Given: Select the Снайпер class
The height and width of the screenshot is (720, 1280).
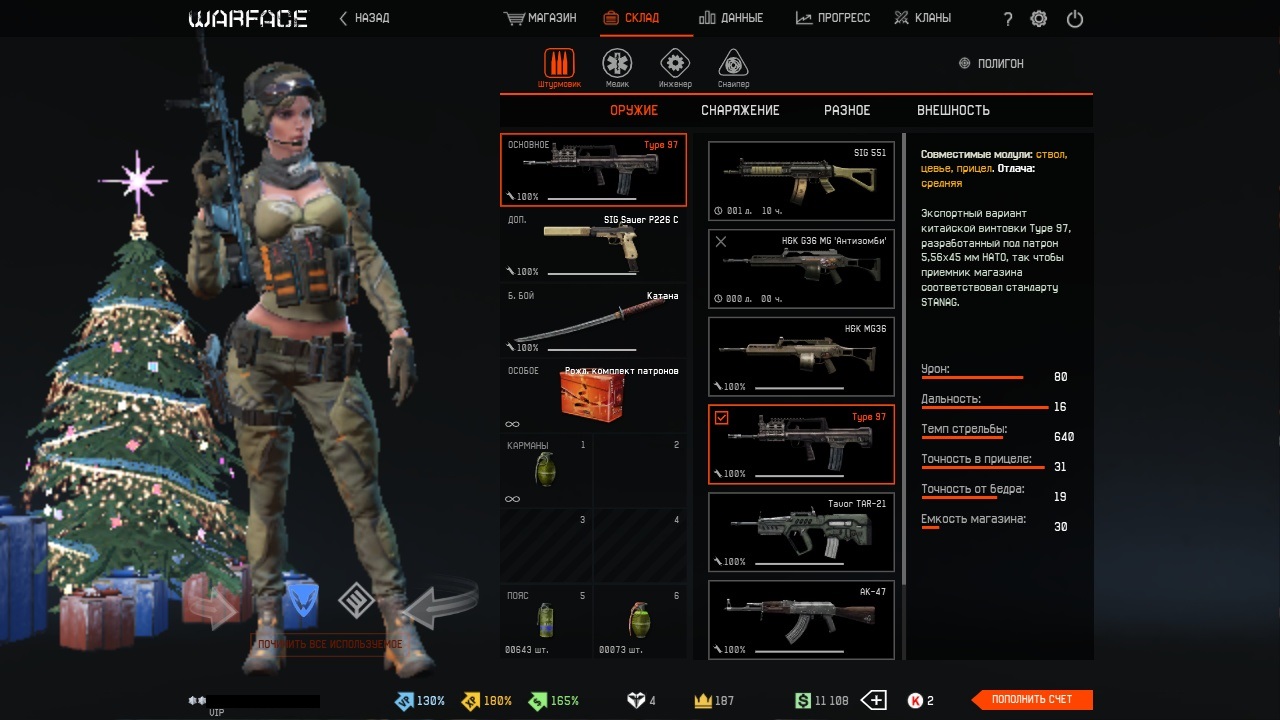Looking at the screenshot, I should coord(733,66).
